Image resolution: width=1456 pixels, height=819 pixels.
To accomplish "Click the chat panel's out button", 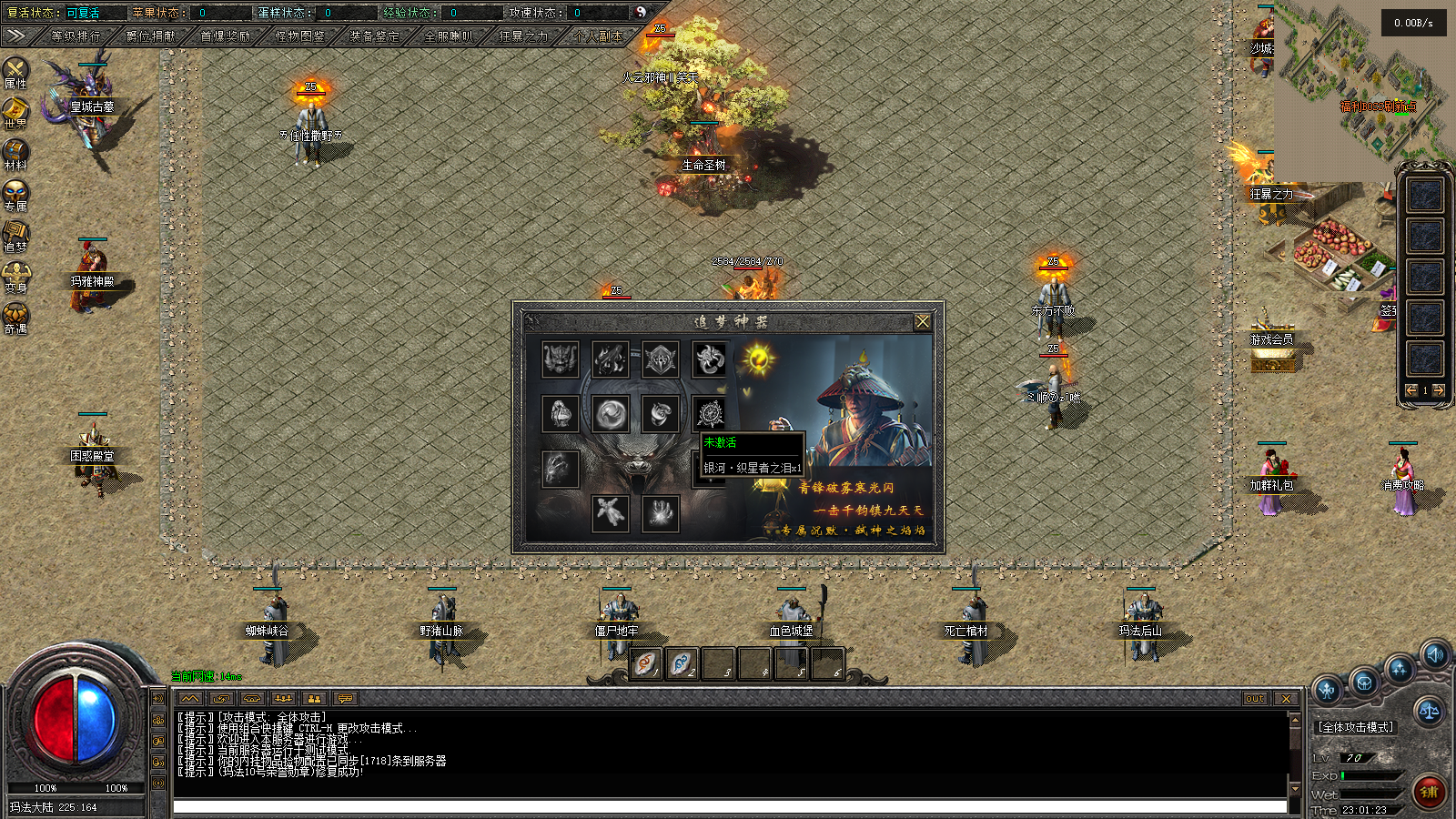I will (x=1255, y=699).
